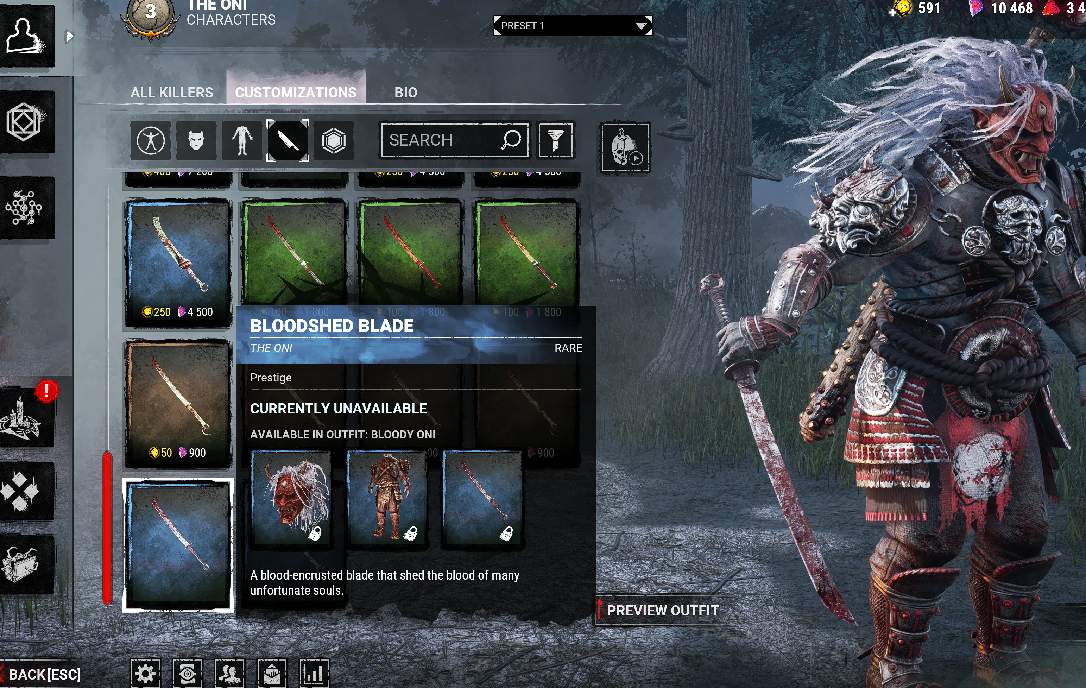This screenshot has height=688, width=1086.
Task: Select the locked Oni mask outfit piece
Action: 291,498
